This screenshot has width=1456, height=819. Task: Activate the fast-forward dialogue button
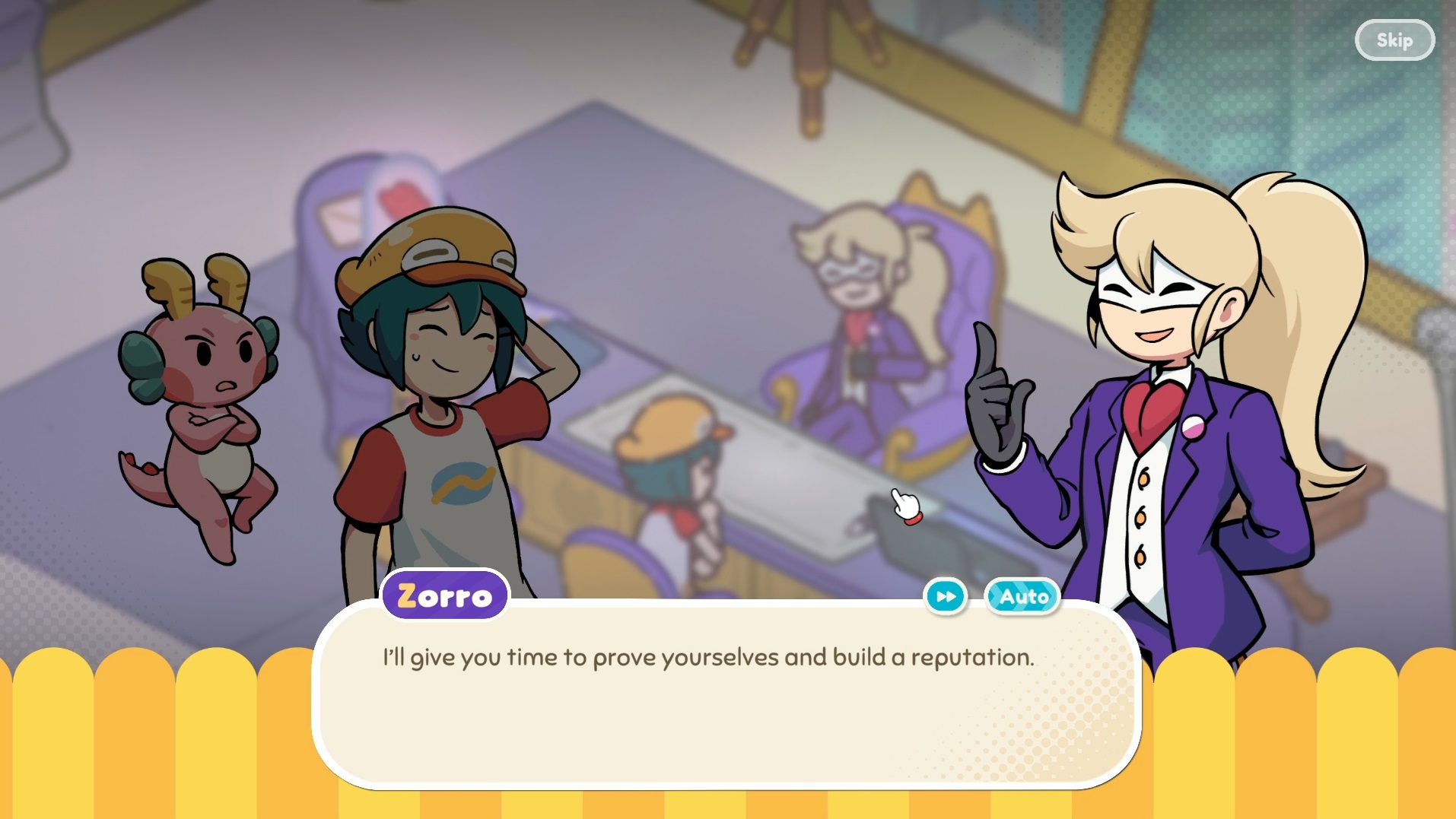(x=946, y=597)
